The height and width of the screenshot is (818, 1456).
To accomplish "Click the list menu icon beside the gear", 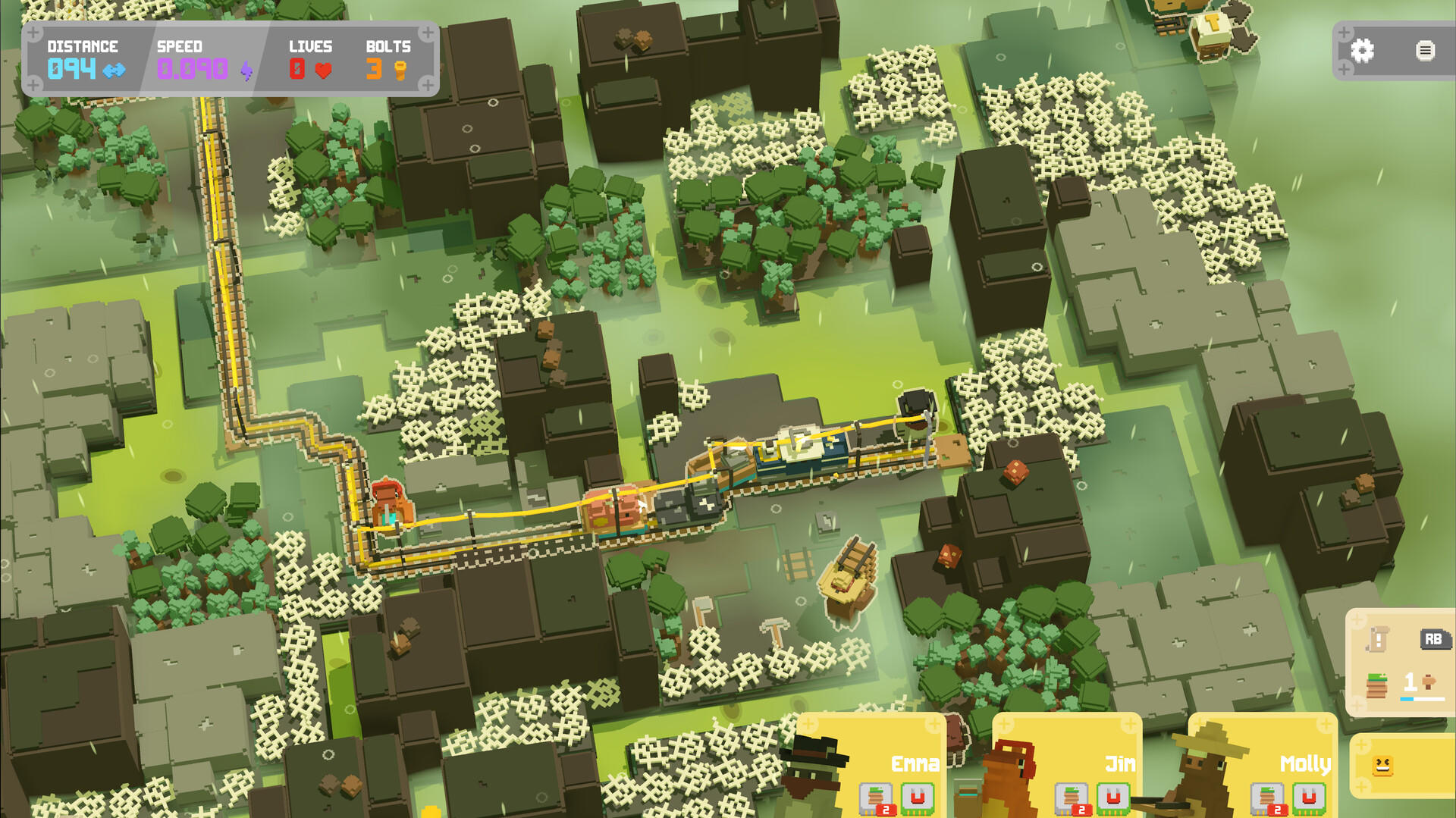I will 1424,52.
